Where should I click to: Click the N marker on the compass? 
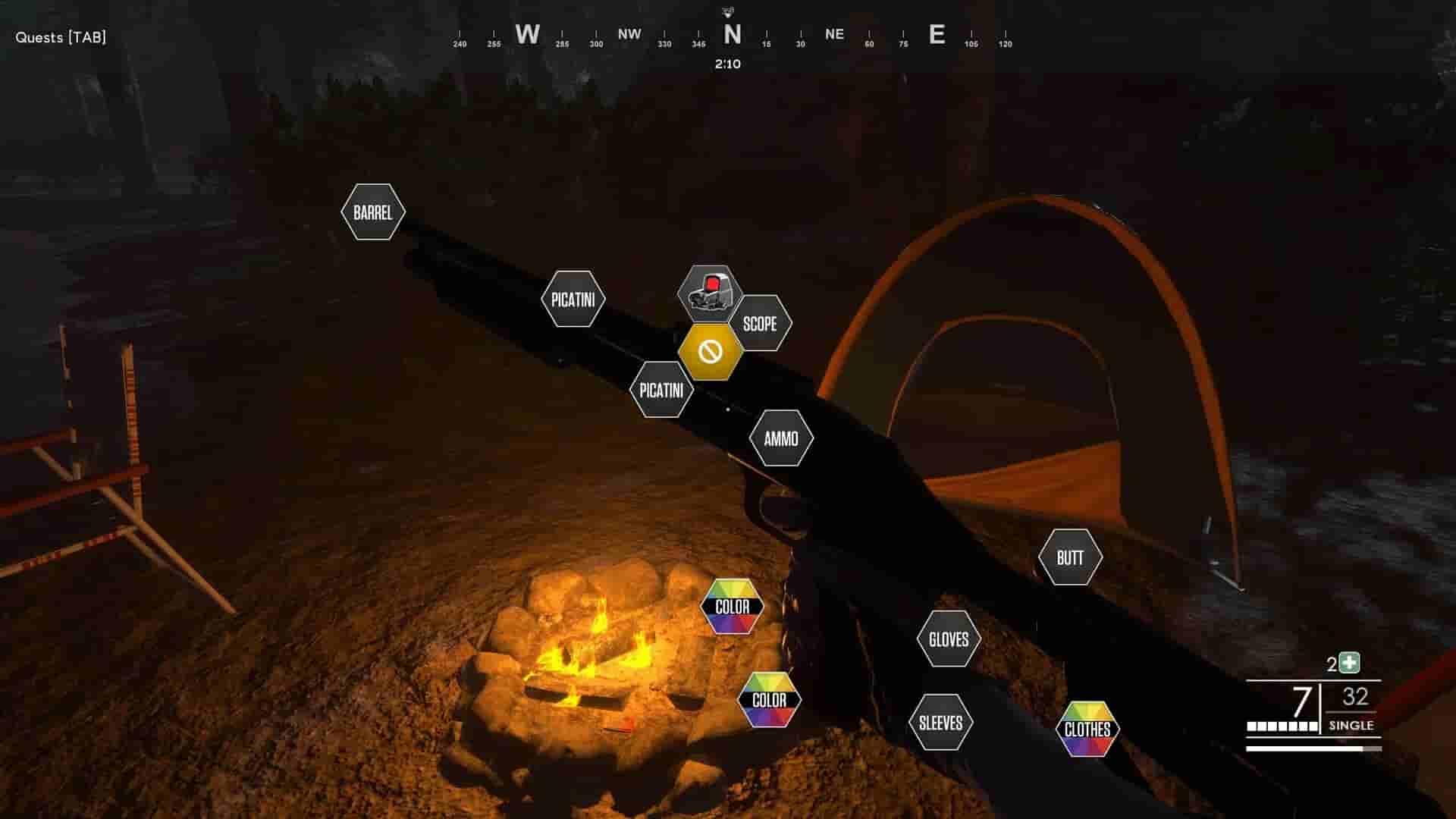[x=730, y=34]
